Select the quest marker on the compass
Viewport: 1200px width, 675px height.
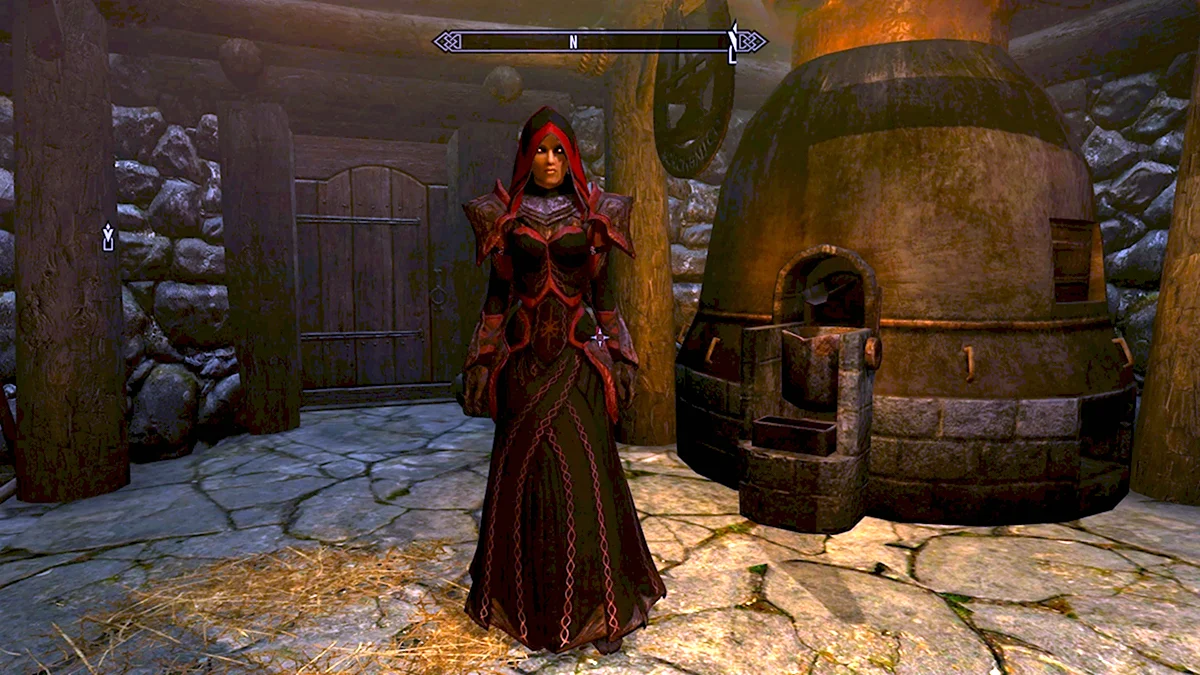733,42
